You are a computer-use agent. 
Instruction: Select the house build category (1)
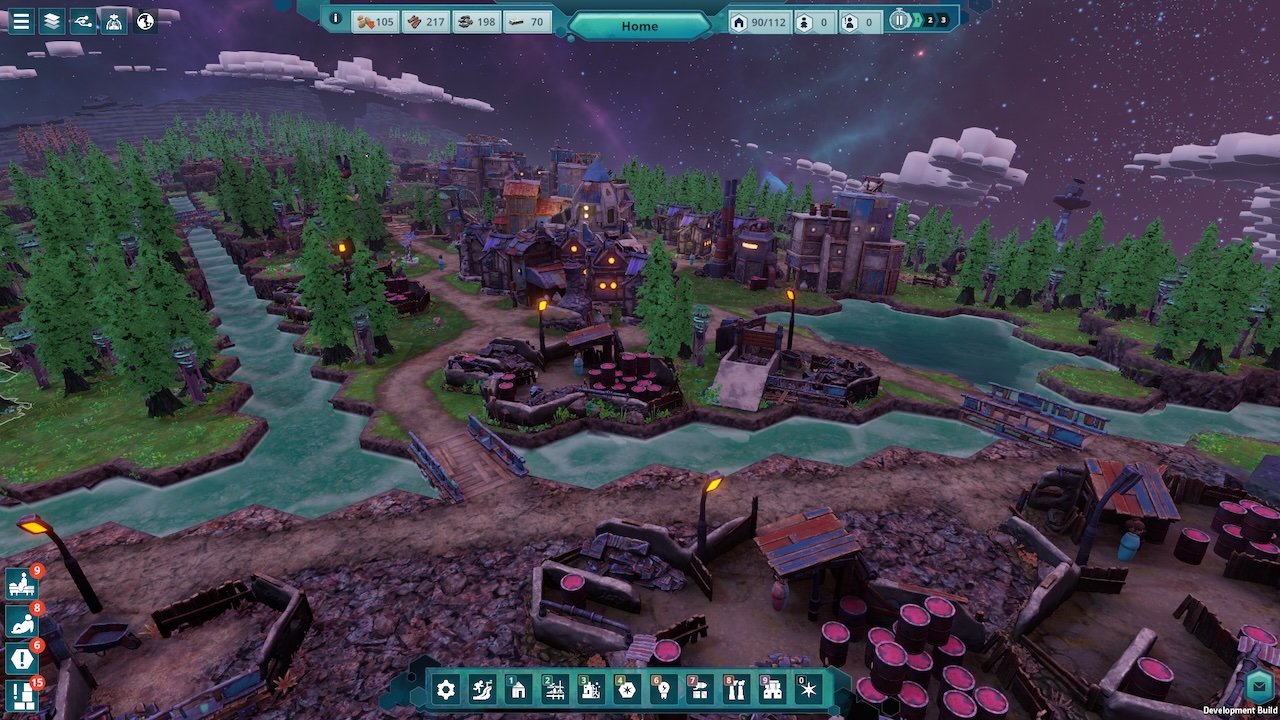[x=518, y=689]
